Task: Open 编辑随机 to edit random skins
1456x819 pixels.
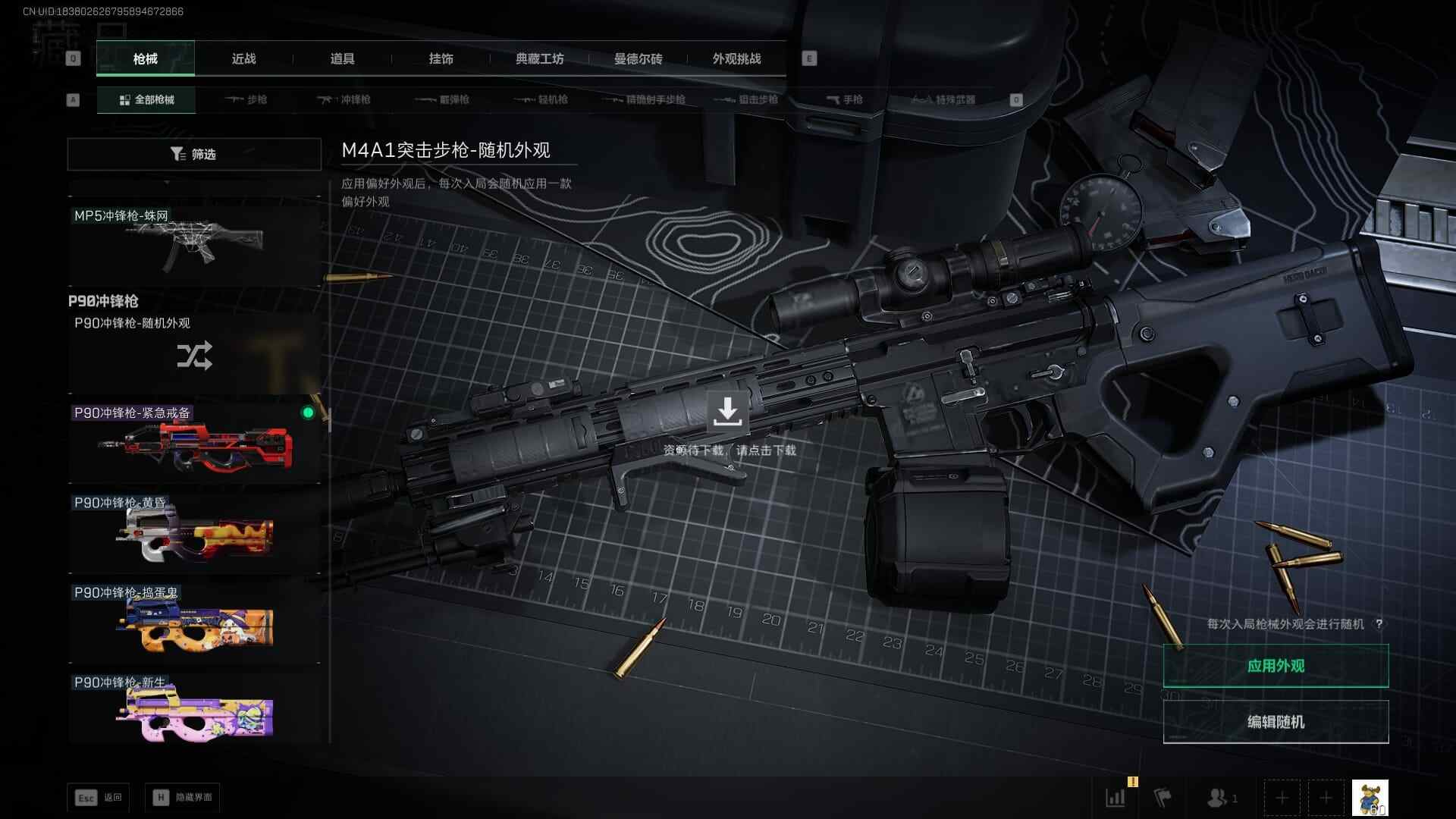Action: (1276, 722)
